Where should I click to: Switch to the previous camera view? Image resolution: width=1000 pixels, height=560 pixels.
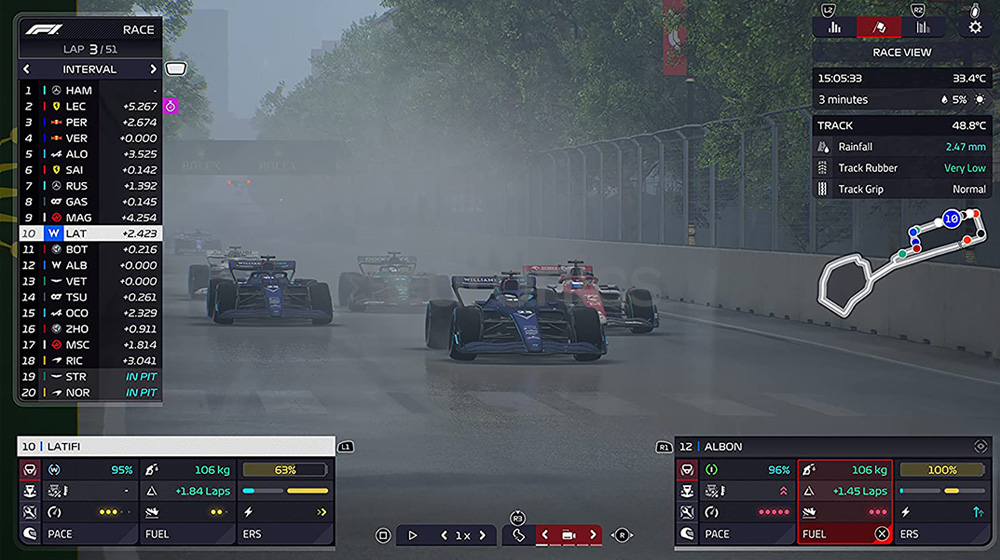point(545,535)
